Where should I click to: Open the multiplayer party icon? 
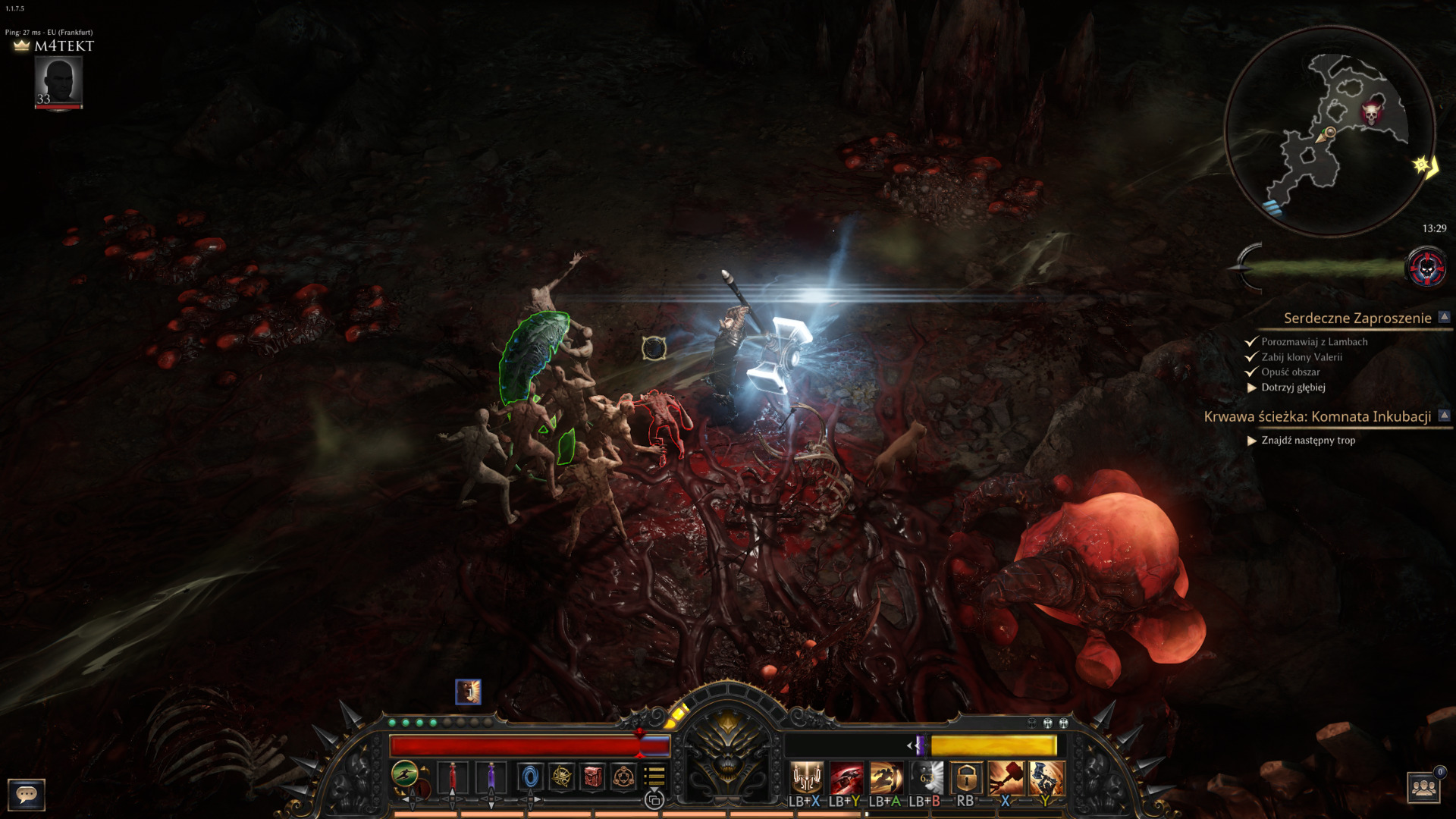1424,788
